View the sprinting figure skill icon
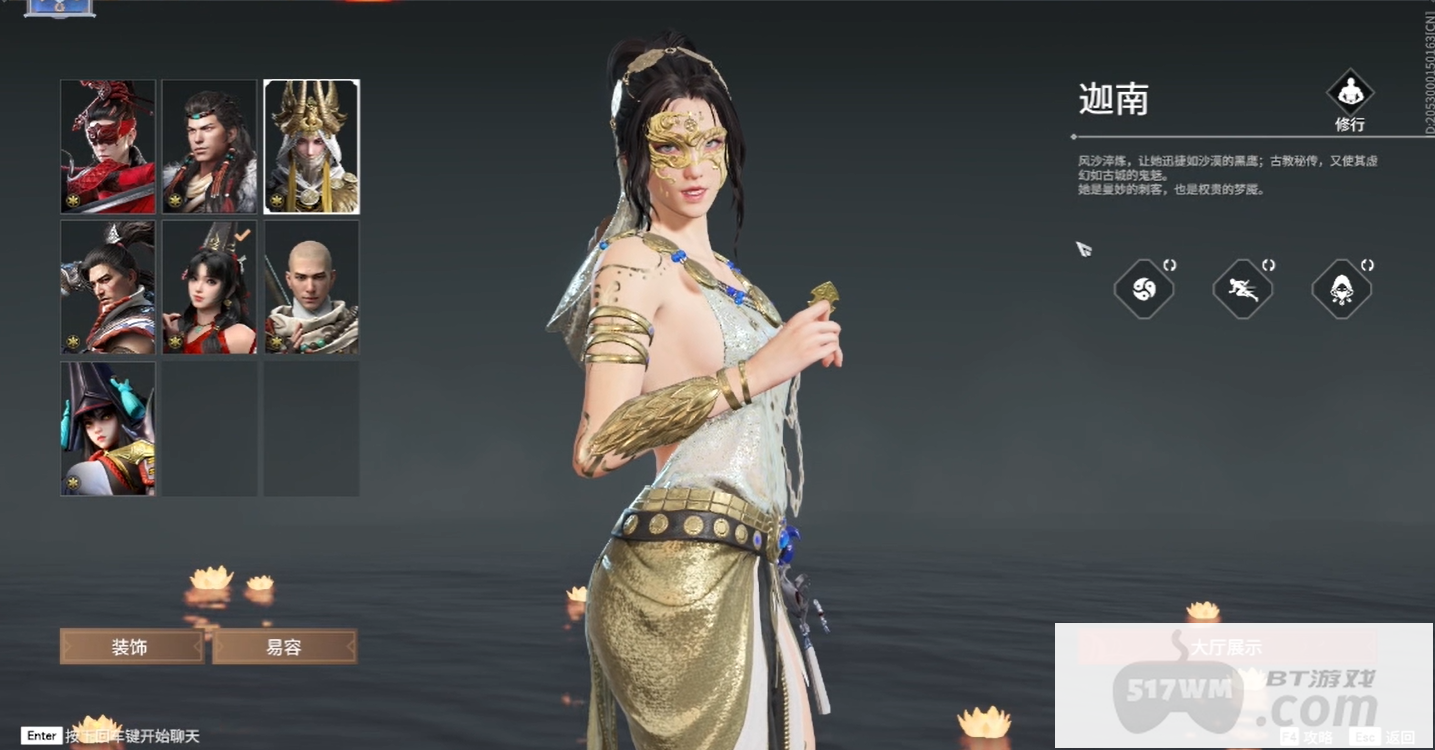 tap(1243, 290)
